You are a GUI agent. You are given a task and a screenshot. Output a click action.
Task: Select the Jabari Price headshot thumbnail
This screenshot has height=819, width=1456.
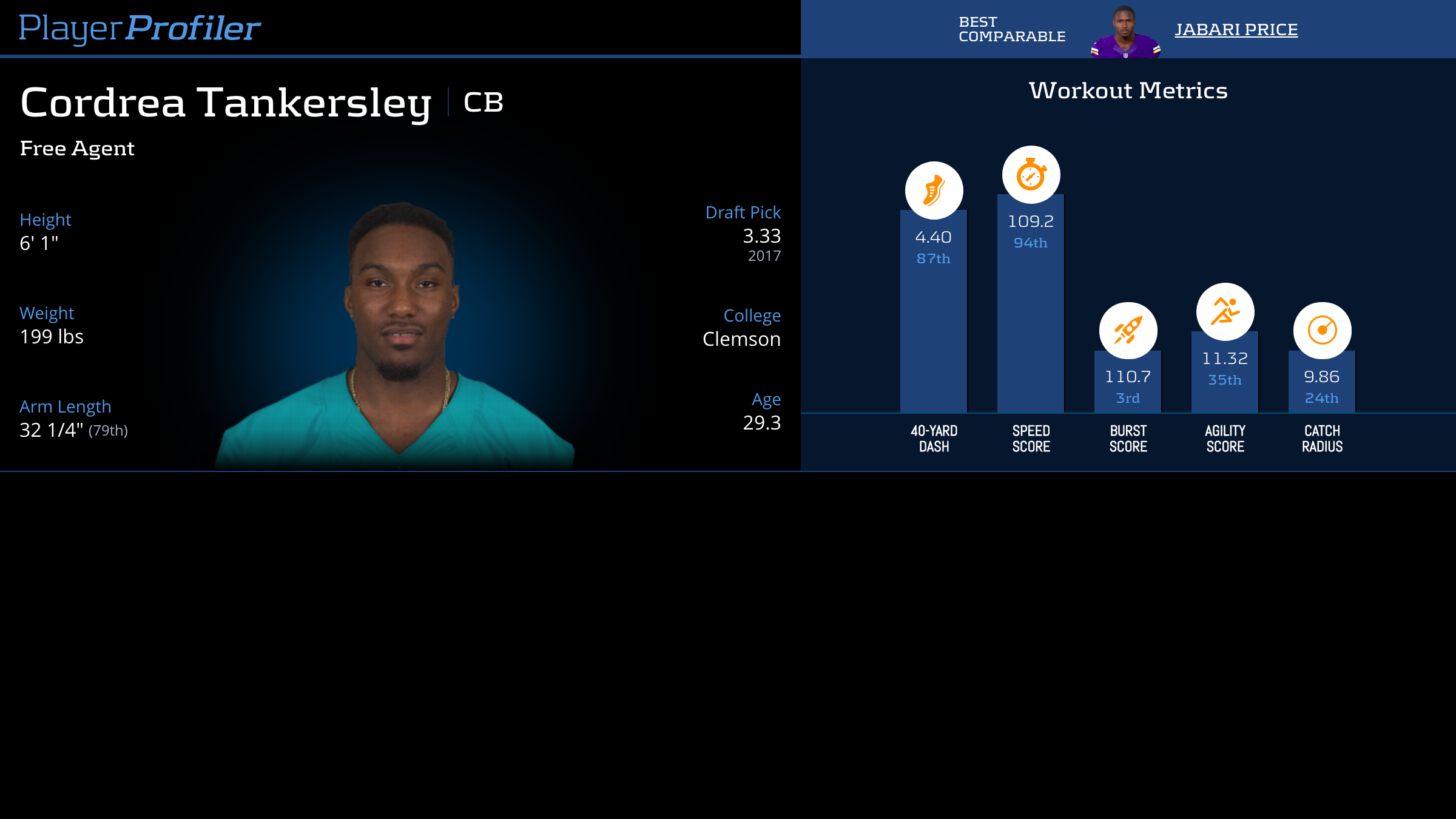coord(1125,32)
